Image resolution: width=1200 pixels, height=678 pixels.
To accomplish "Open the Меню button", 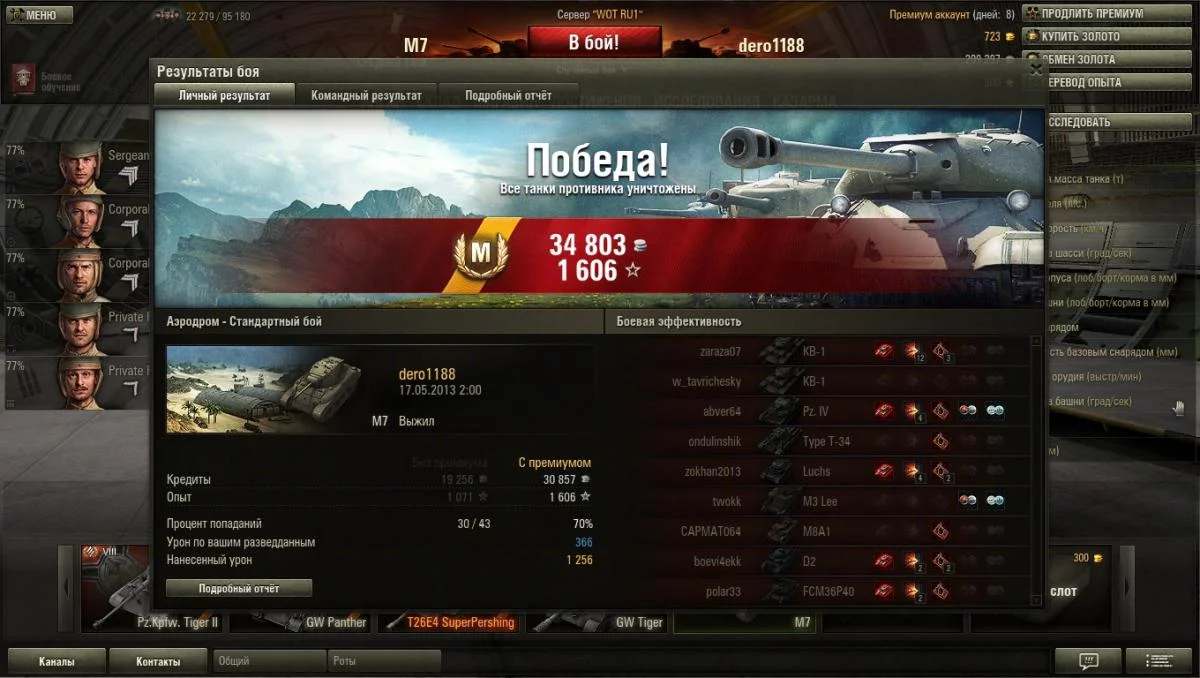I will pos(40,15).
